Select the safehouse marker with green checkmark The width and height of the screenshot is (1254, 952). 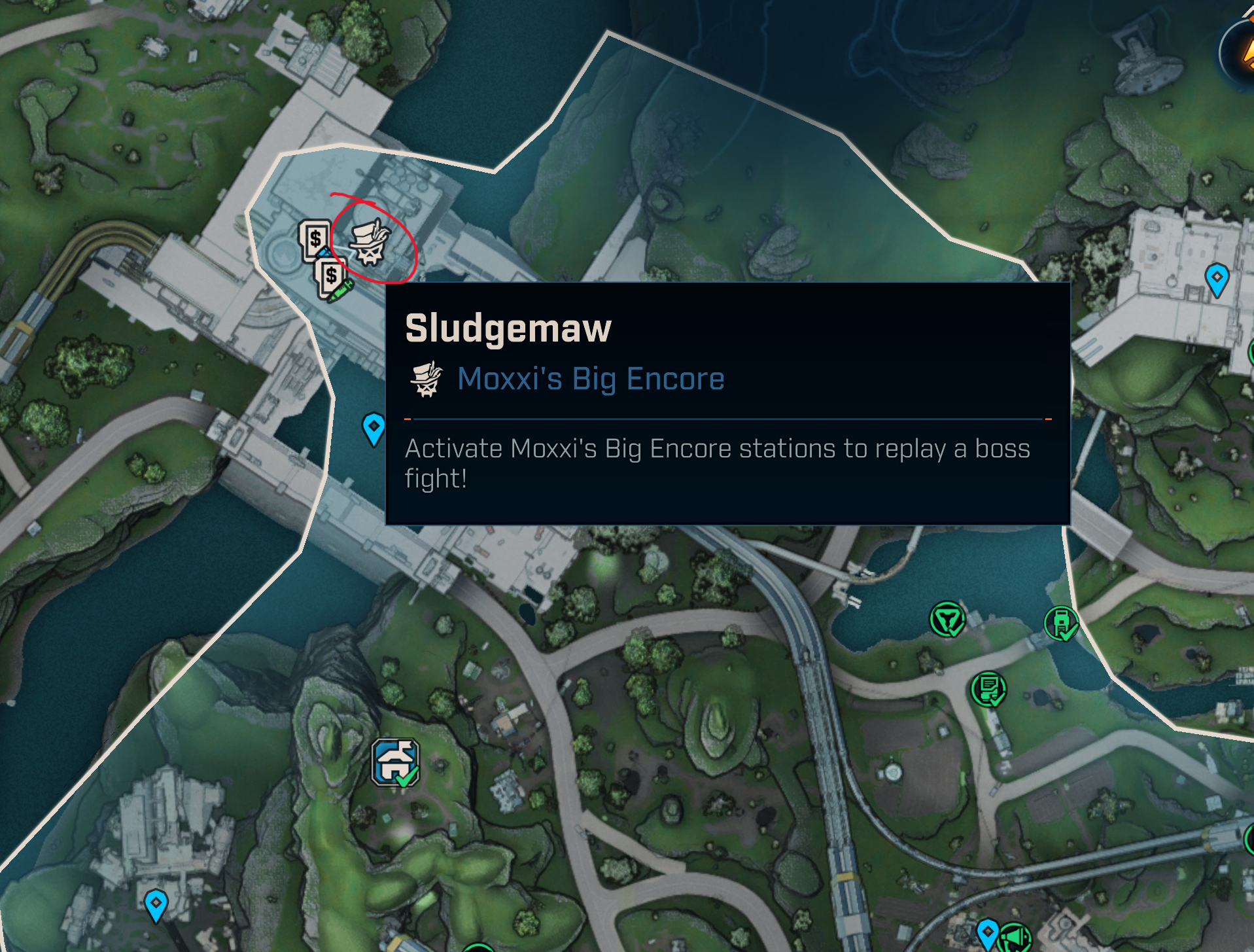pos(394,762)
